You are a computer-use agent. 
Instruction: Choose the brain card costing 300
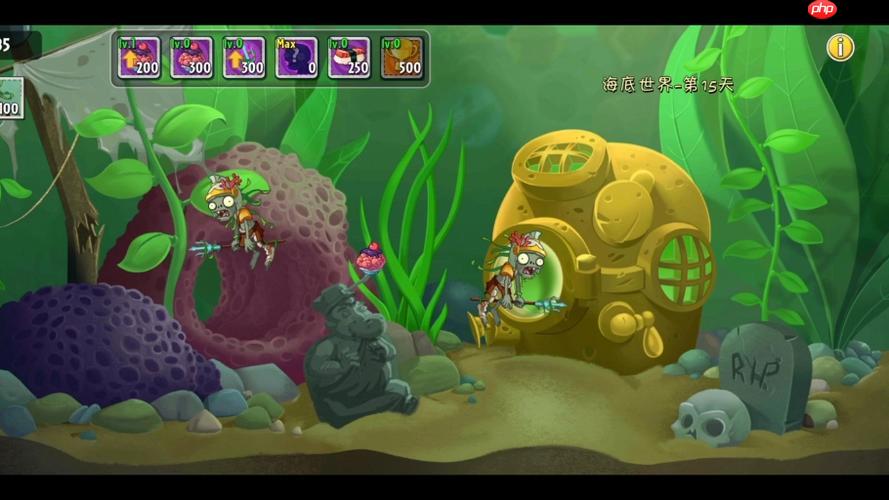(x=191, y=58)
